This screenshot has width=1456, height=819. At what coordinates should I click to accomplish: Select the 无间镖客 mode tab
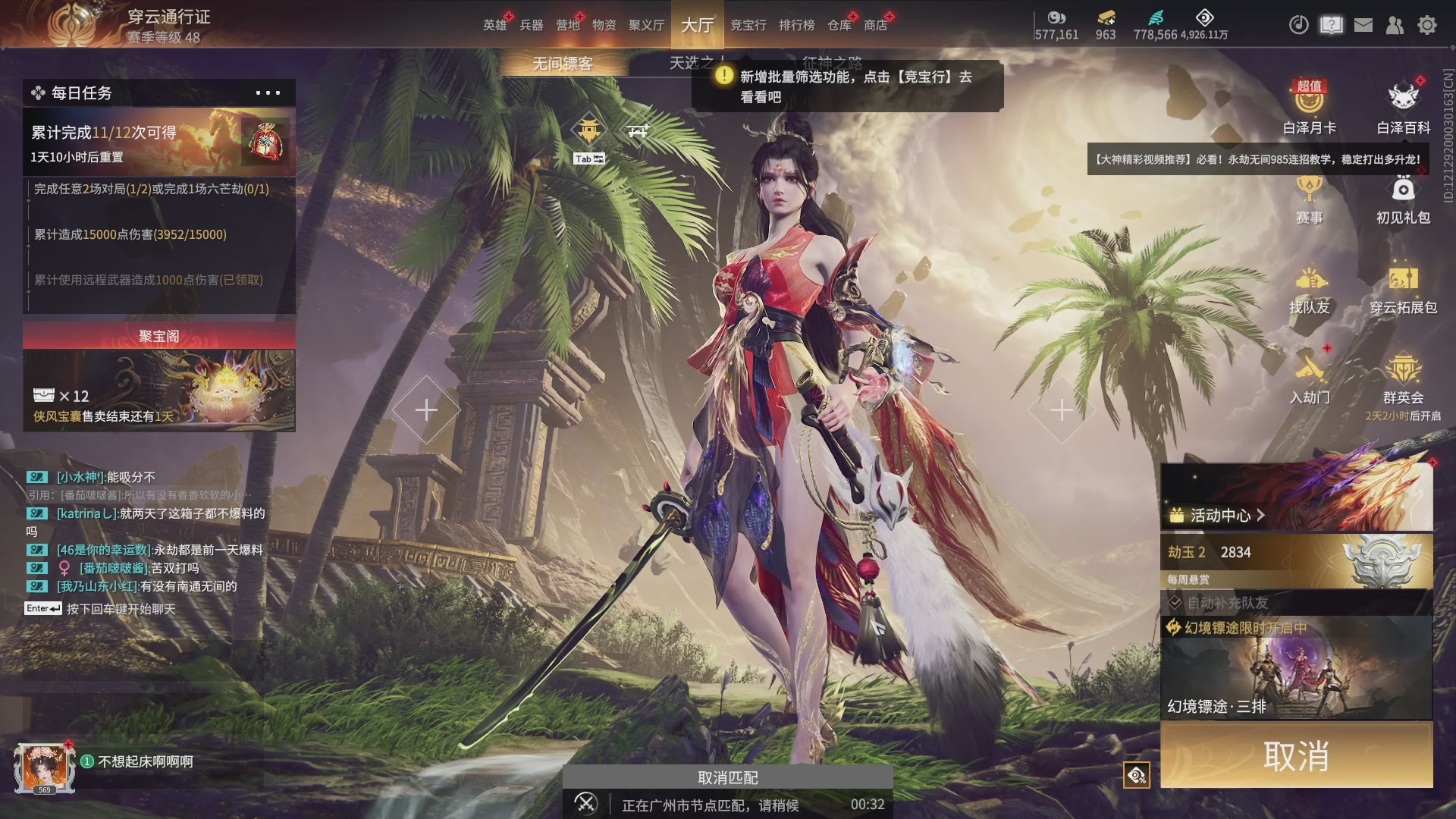(562, 64)
